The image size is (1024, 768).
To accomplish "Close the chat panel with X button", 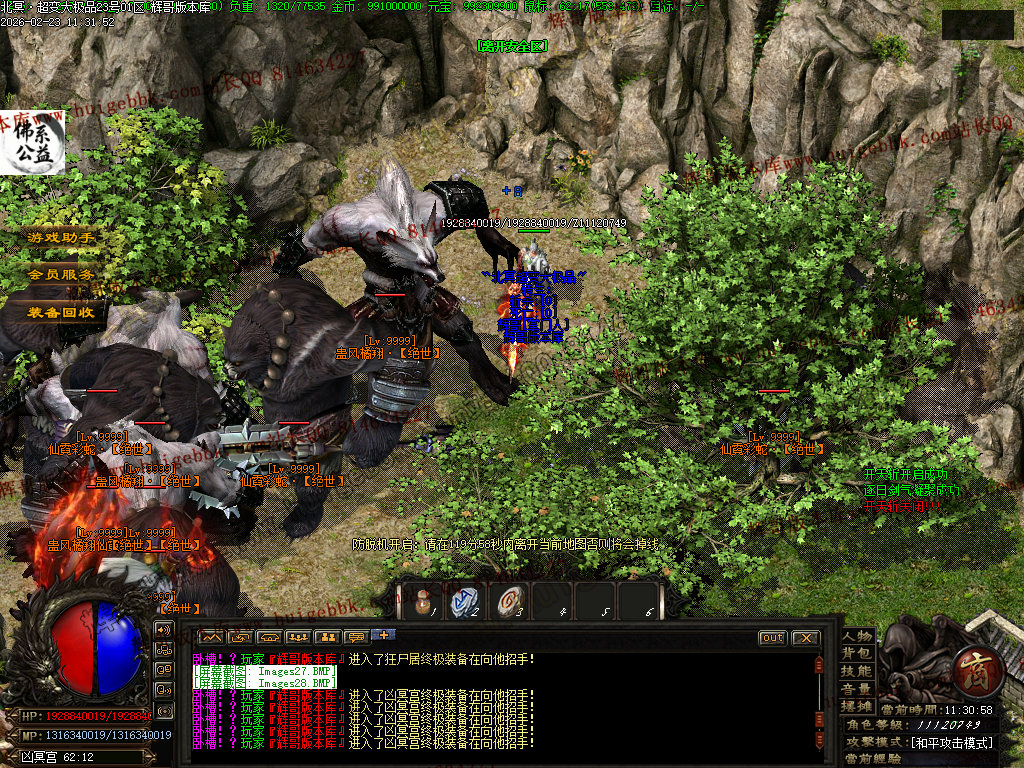I will pyautogui.click(x=805, y=638).
